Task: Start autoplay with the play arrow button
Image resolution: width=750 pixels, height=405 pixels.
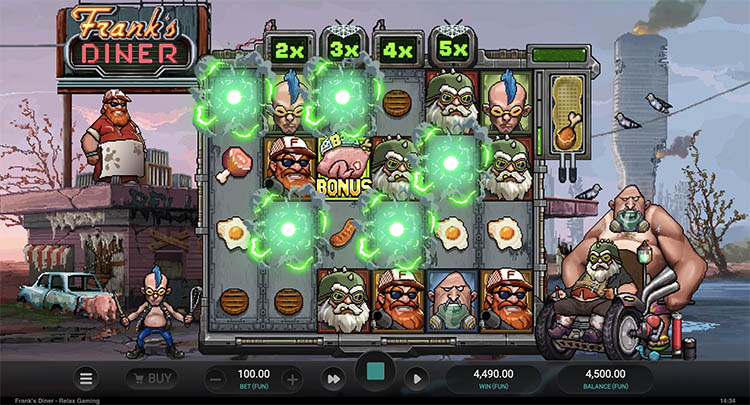Action: 418,379
